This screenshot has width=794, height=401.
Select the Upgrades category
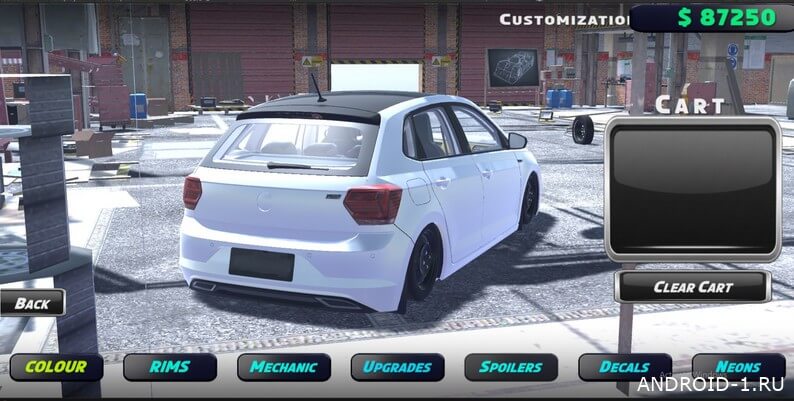[x=398, y=367]
